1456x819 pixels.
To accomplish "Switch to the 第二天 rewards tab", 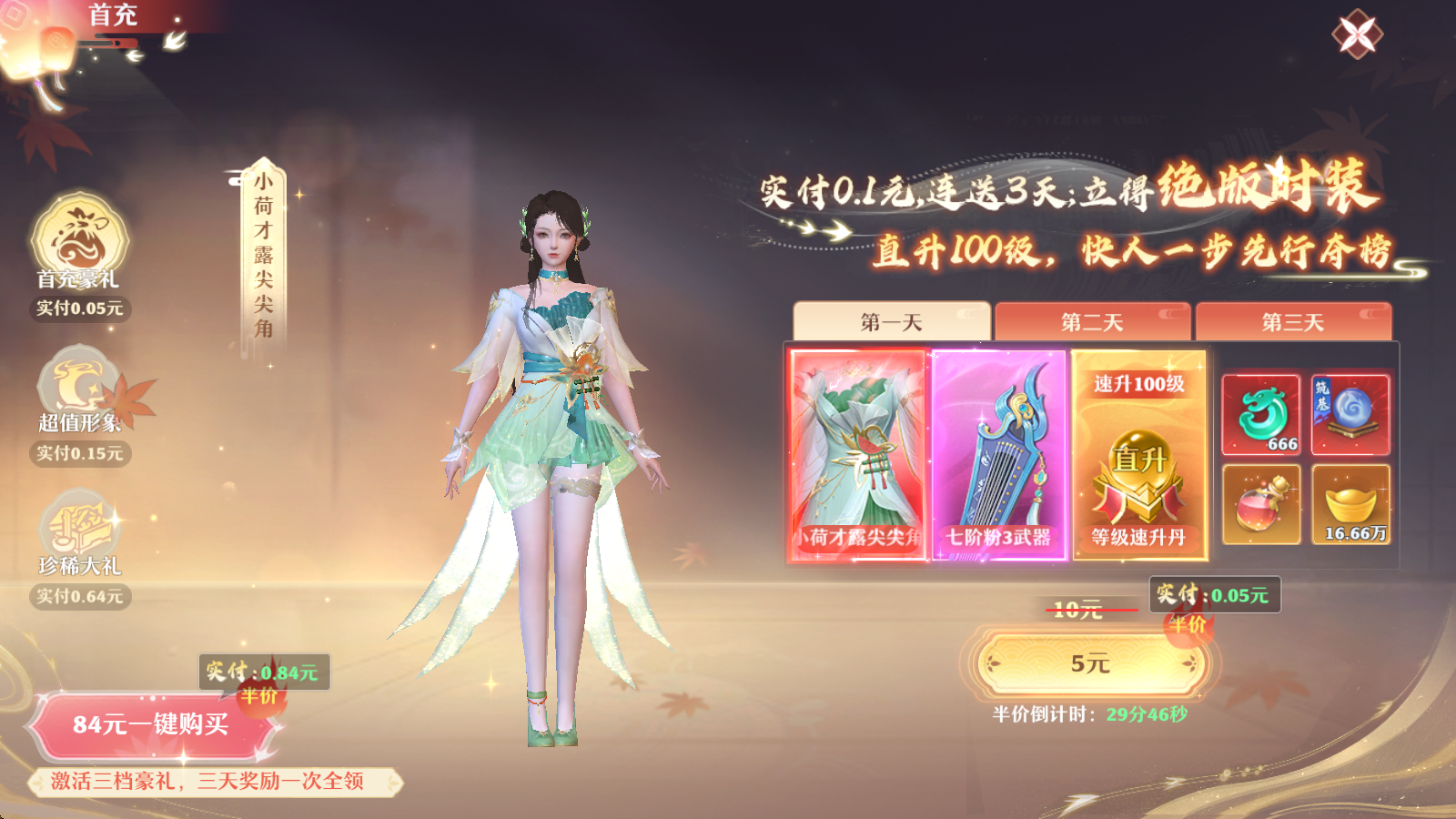I will click(x=1092, y=320).
